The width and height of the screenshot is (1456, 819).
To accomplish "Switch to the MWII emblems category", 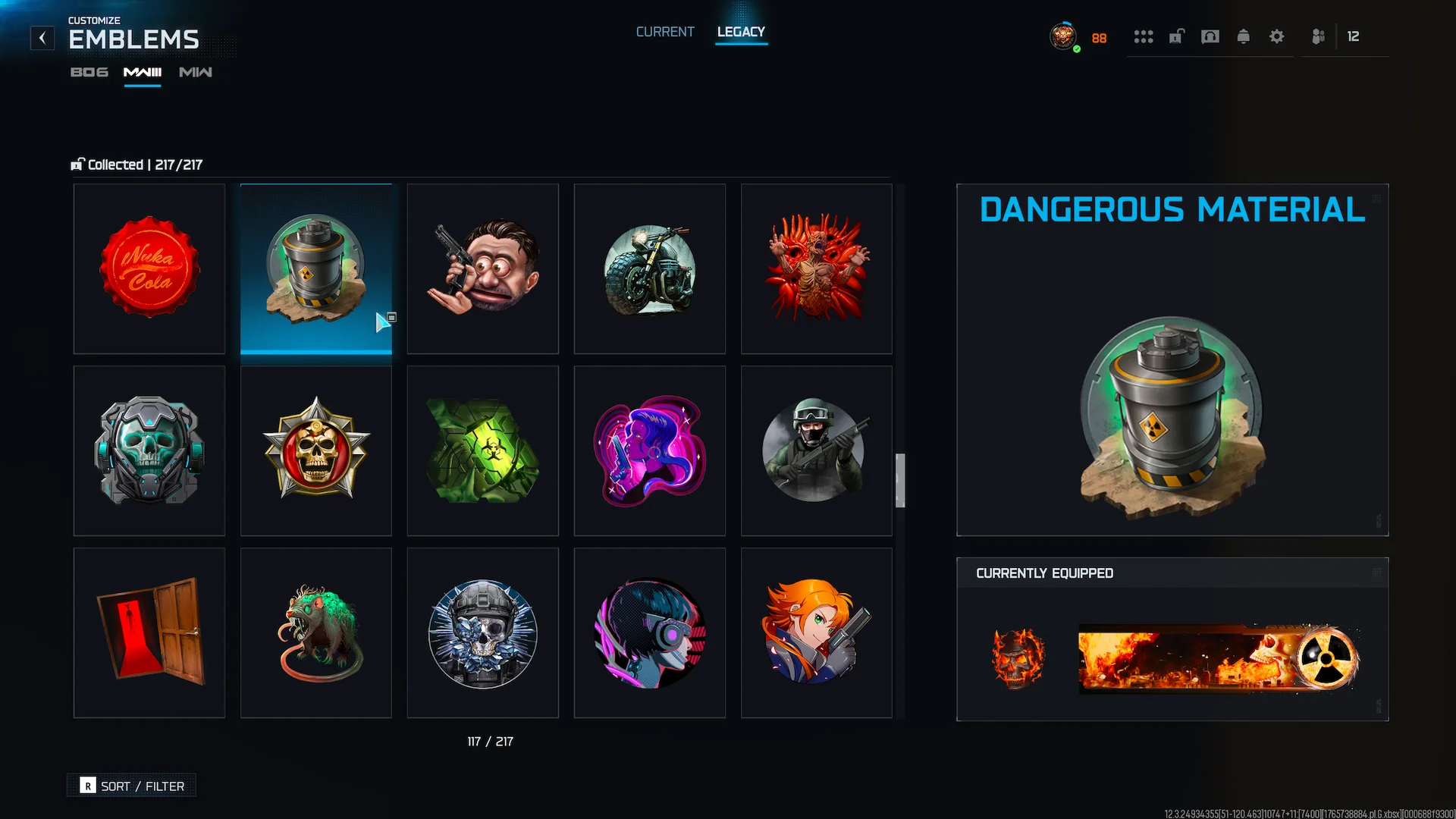I will [196, 72].
